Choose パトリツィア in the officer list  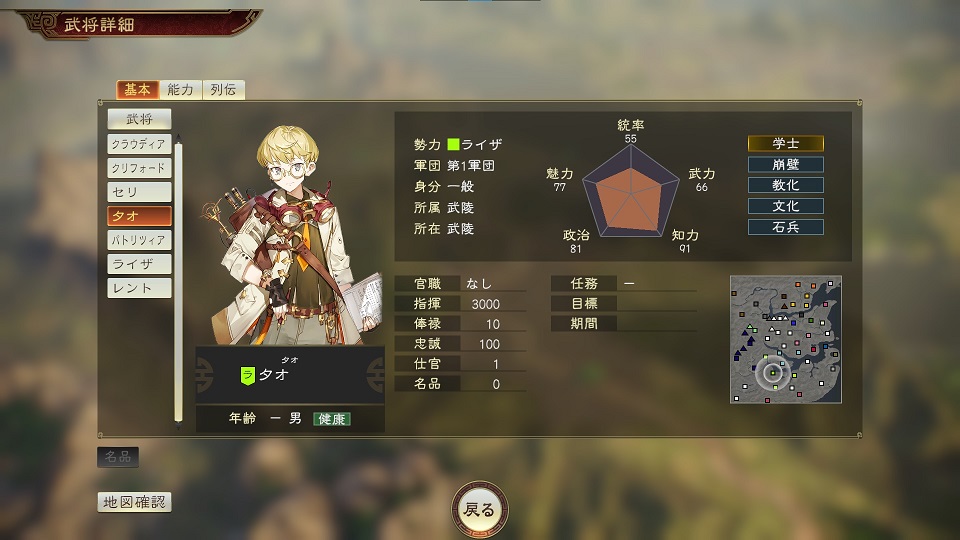tap(139, 240)
